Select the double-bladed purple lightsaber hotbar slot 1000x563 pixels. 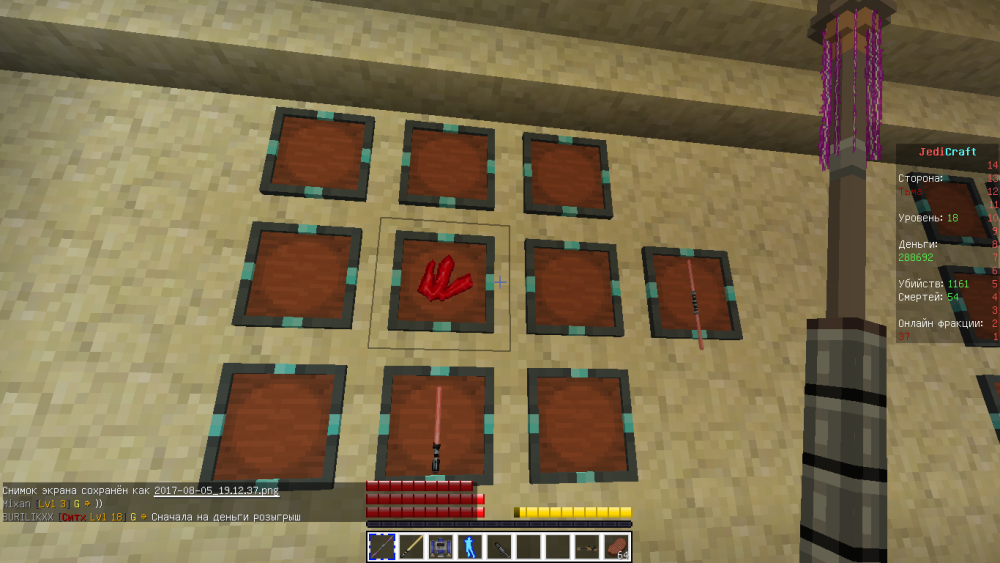pos(382,547)
